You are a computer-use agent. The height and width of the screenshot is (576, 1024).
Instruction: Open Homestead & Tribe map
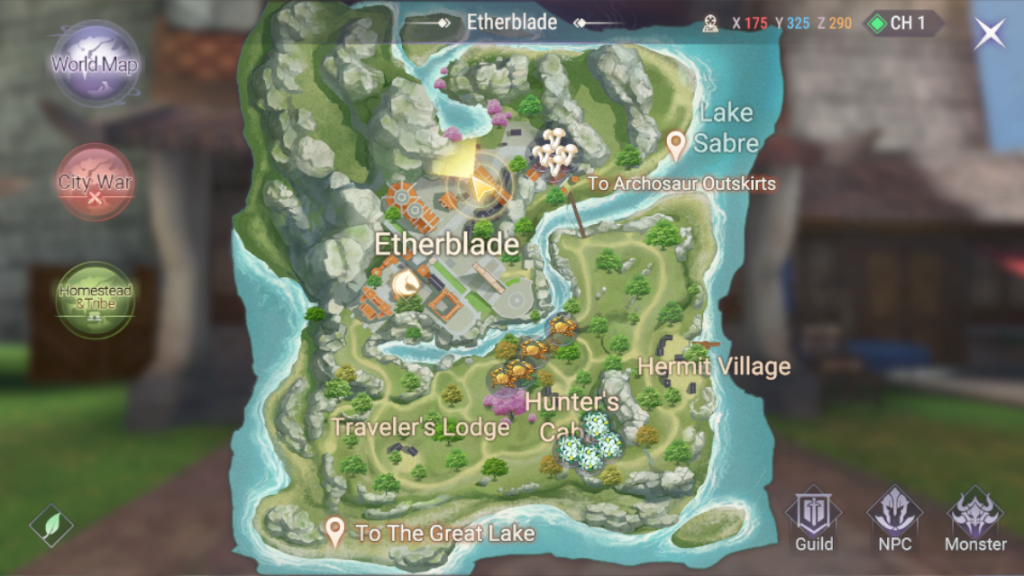point(95,298)
